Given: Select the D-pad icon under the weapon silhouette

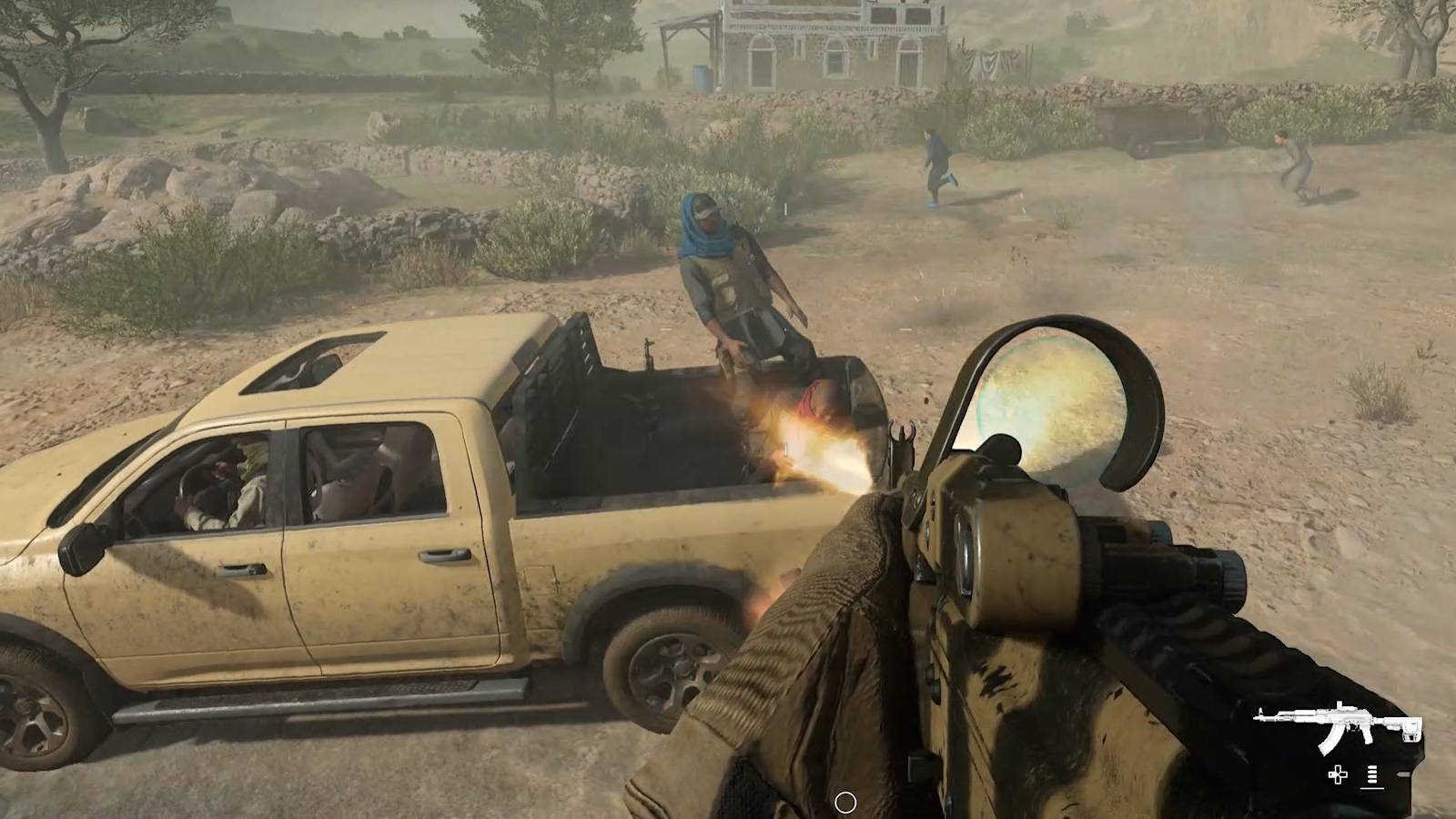Looking at the screenshot, I should coord(1338,774).
